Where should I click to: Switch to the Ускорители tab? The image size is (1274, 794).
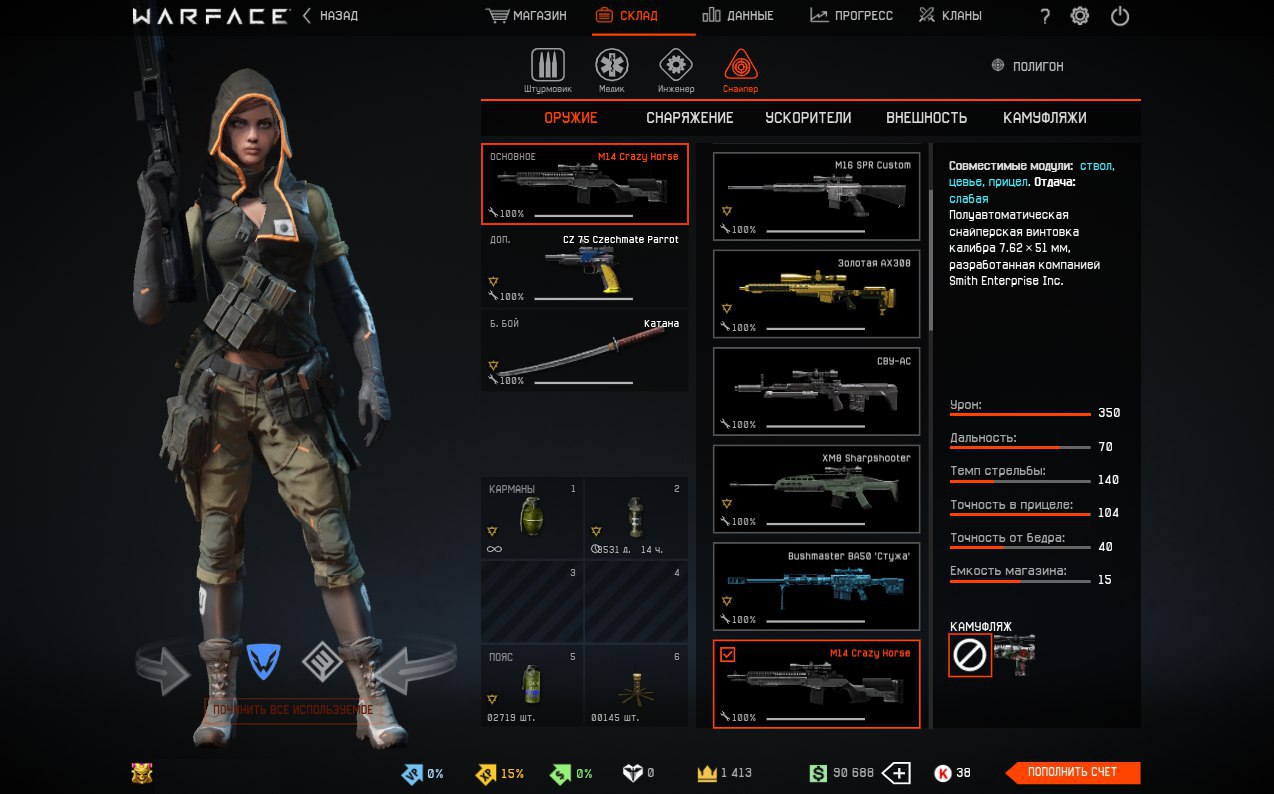click(808, 118)
